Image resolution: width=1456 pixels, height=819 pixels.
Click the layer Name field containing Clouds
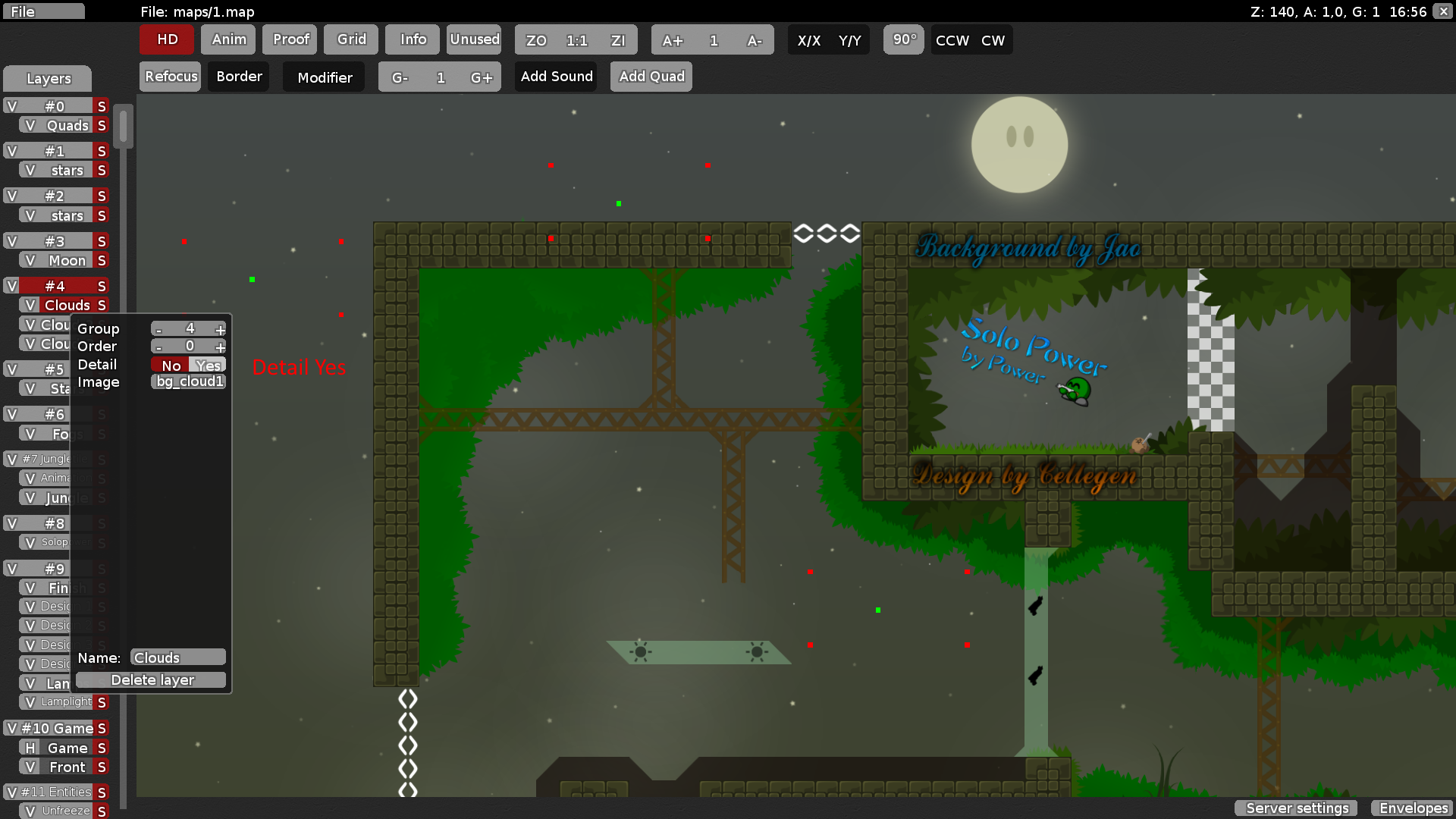coord(178,657)
